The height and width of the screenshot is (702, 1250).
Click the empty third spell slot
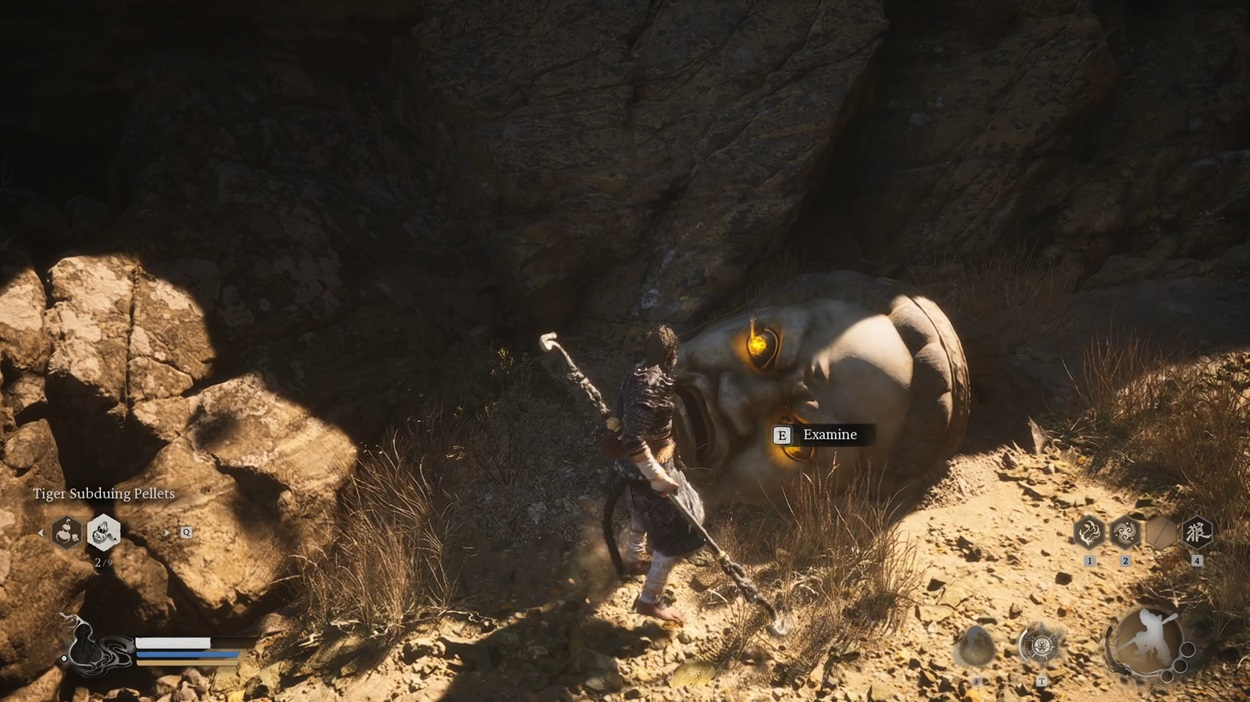[x=1161, y=532]
